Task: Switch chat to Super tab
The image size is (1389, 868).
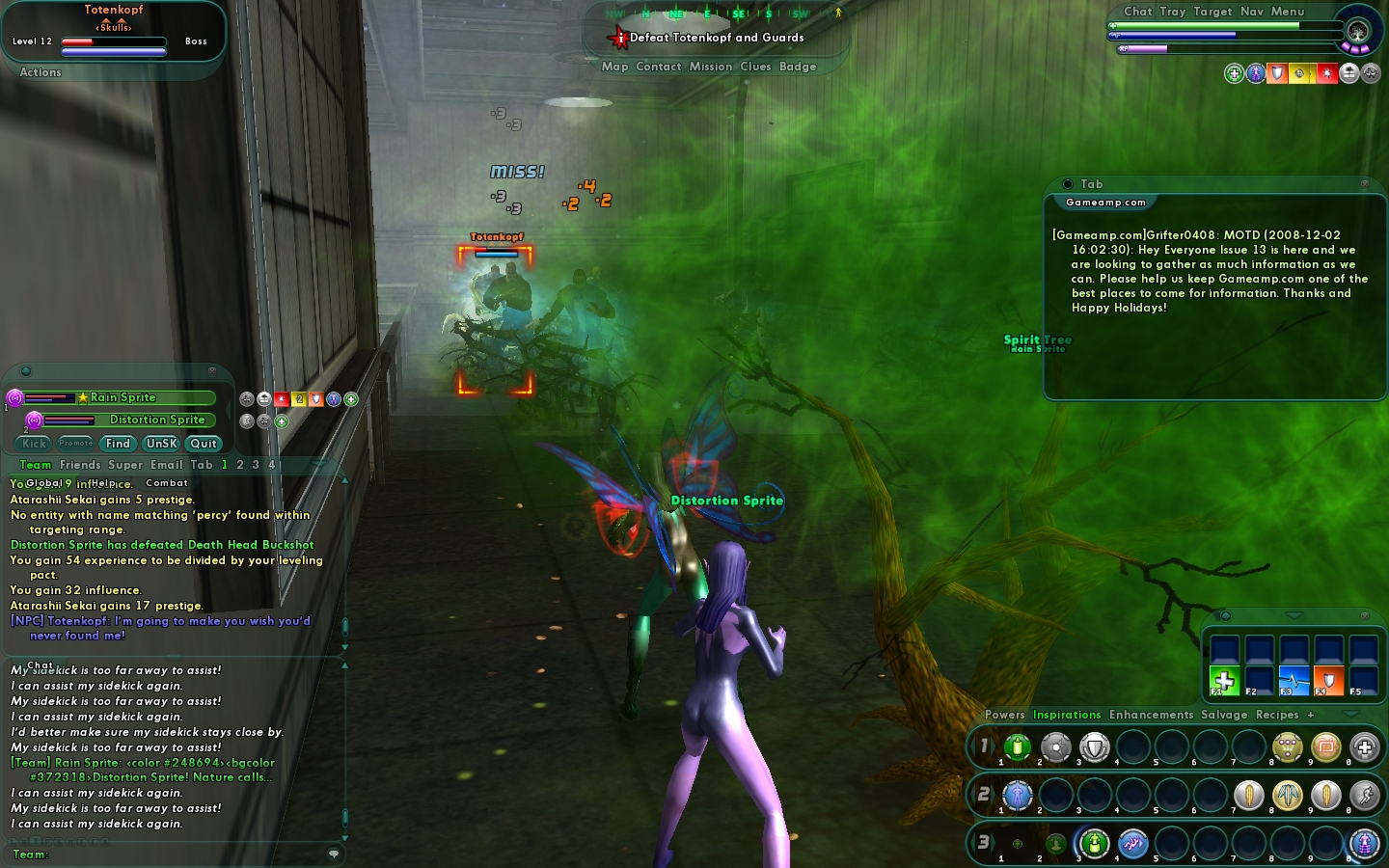Action: (x=125, y=465)
